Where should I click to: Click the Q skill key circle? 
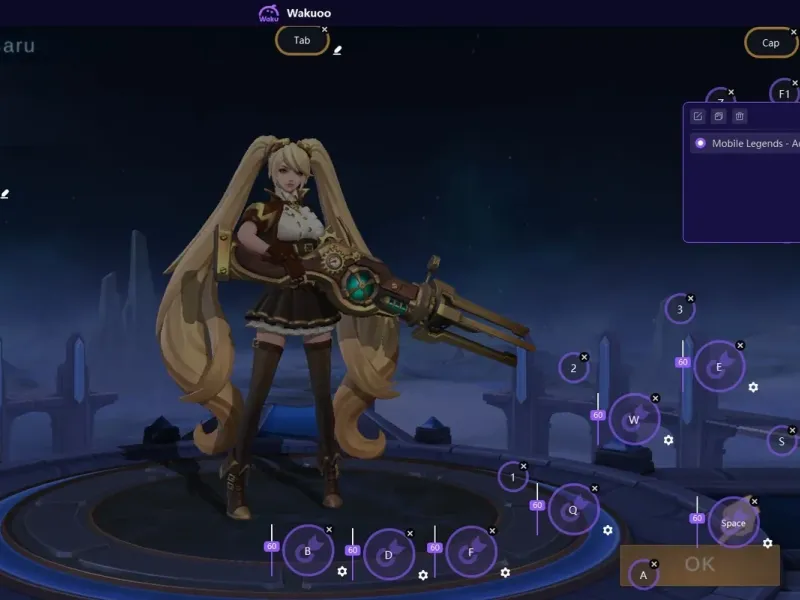(573, 509)
